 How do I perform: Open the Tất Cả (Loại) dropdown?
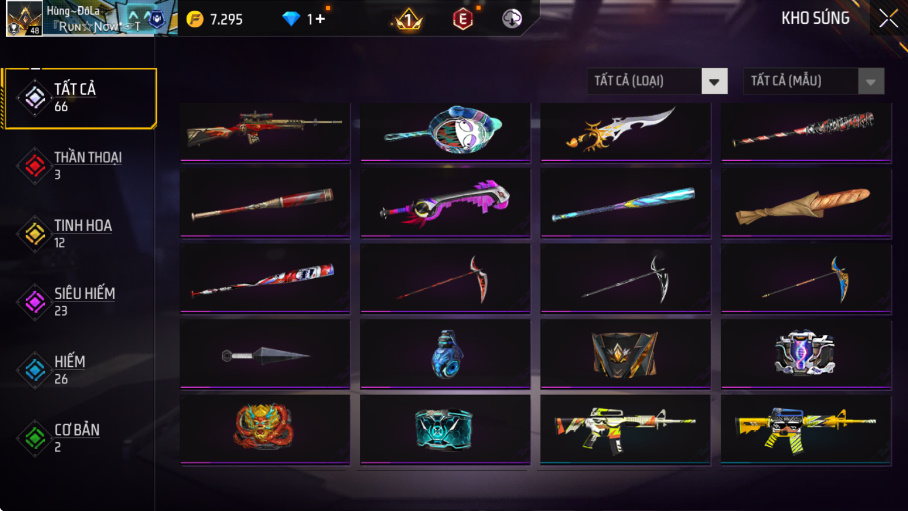coord(657,81)
